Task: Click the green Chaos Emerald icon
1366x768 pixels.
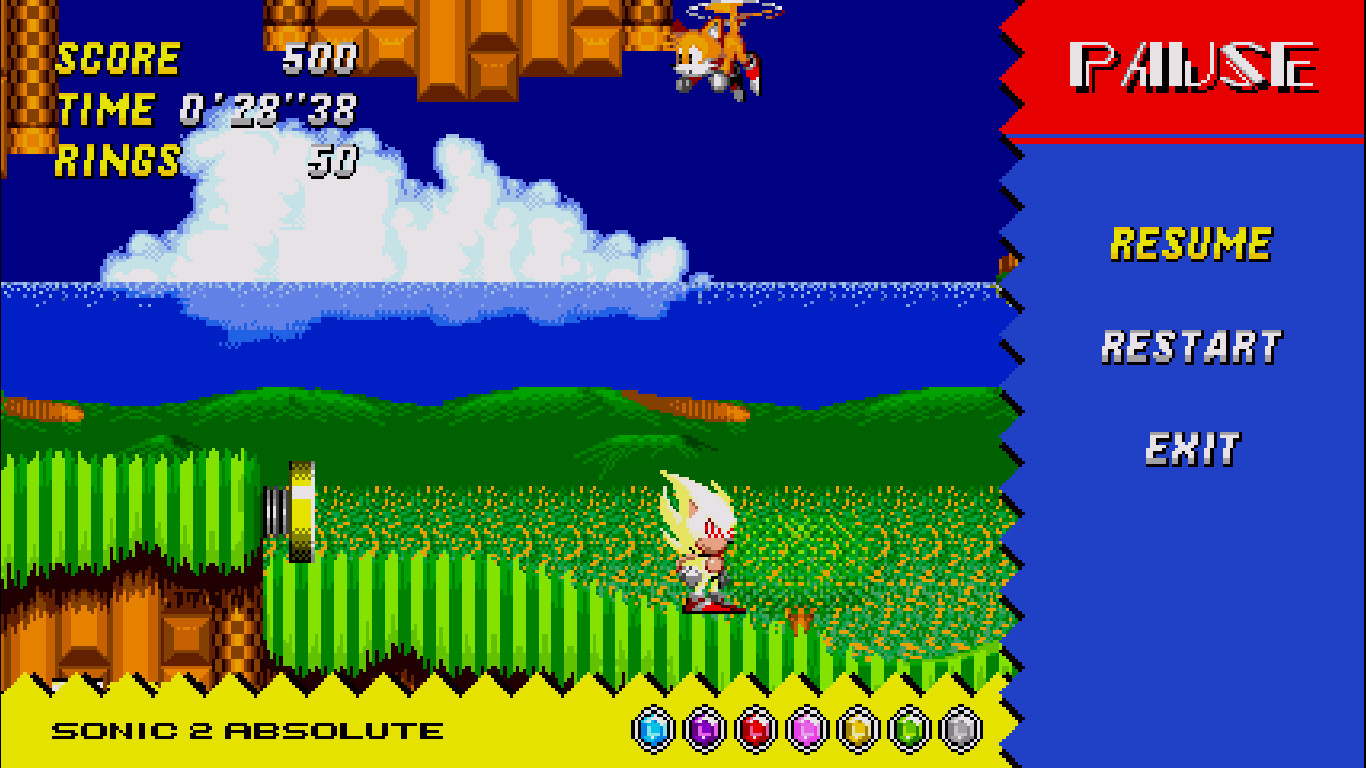Action: coord(908,730)
